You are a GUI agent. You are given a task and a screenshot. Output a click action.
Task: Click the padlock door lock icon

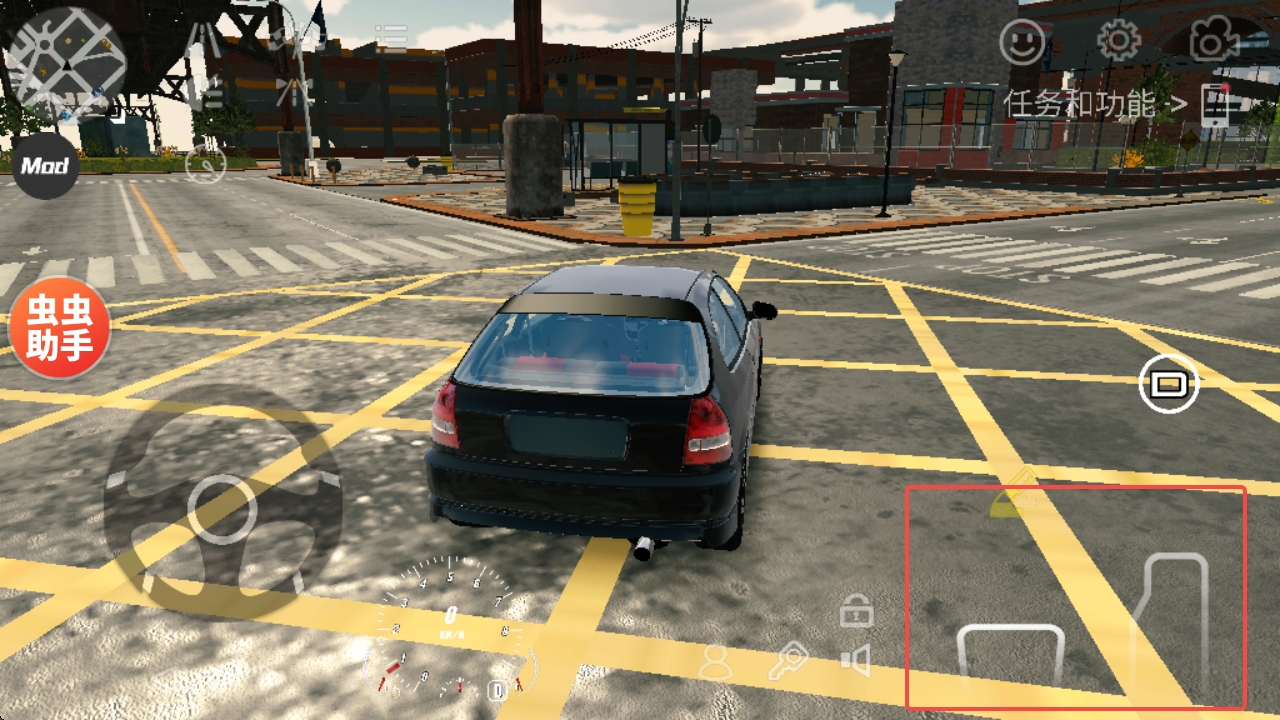point(856,610)
